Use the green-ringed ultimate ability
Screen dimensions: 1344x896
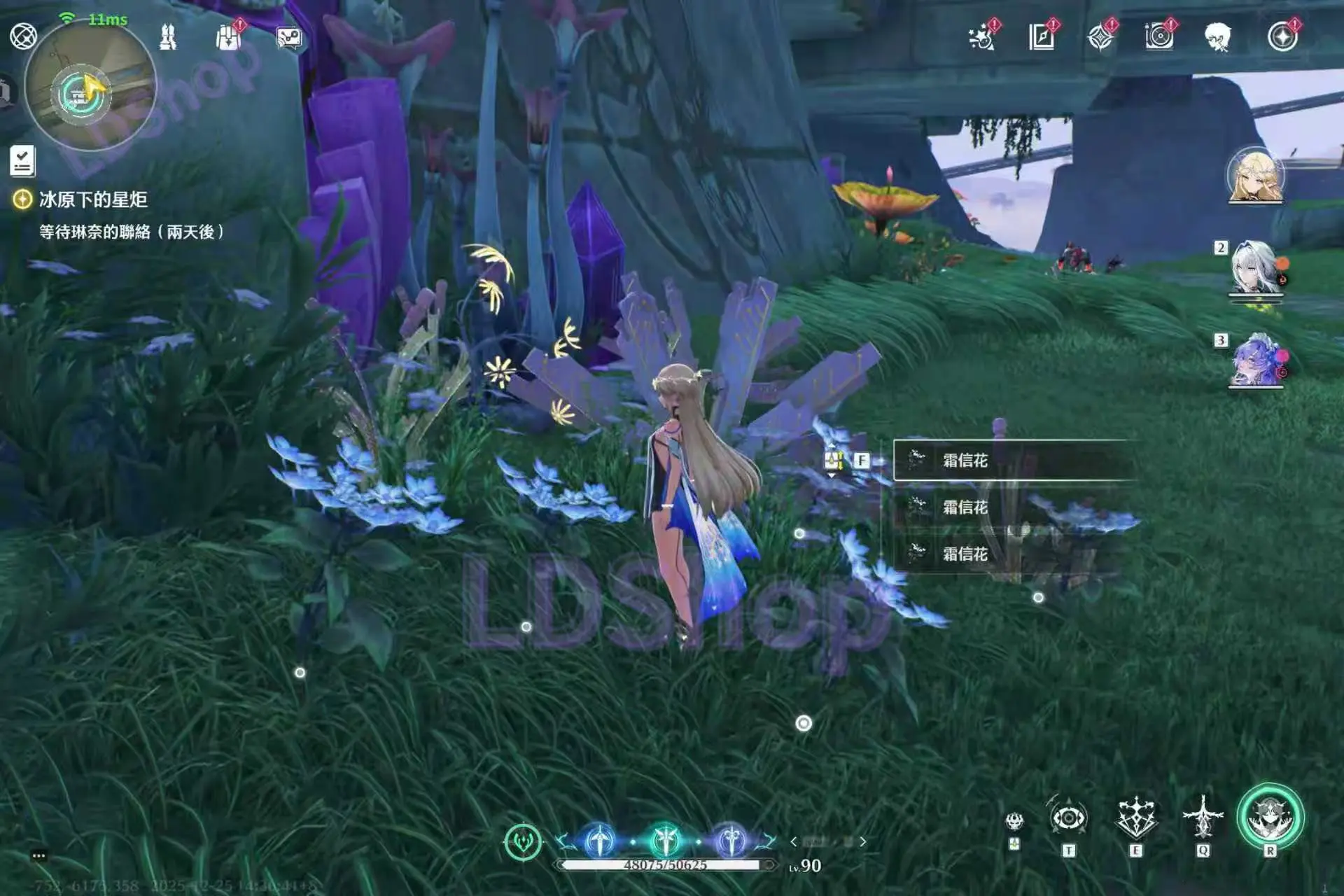tap(1270, 818)
